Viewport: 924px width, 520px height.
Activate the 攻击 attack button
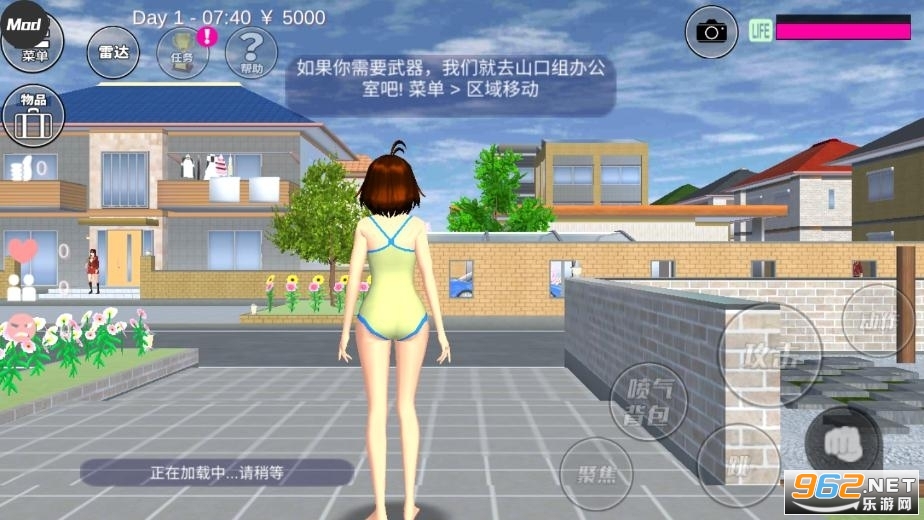click(770, 353)
